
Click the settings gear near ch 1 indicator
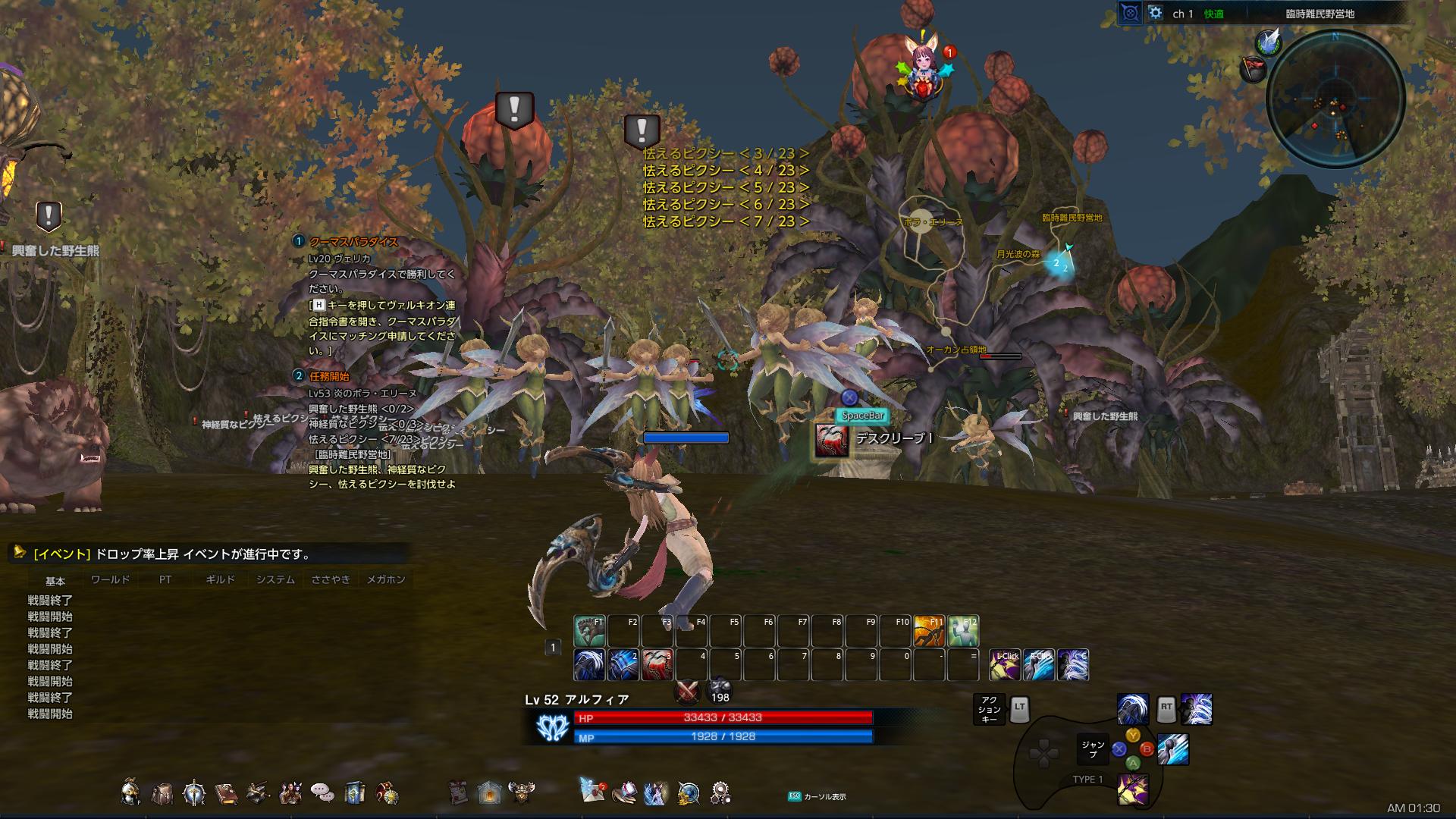1154,11
